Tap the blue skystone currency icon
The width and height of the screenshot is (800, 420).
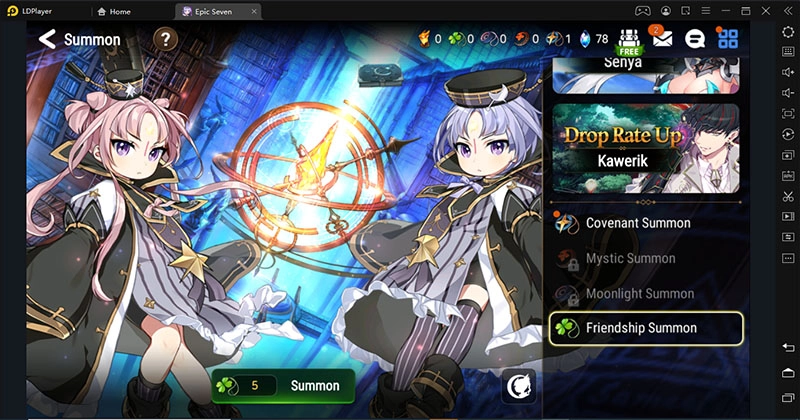pos(587,40)
